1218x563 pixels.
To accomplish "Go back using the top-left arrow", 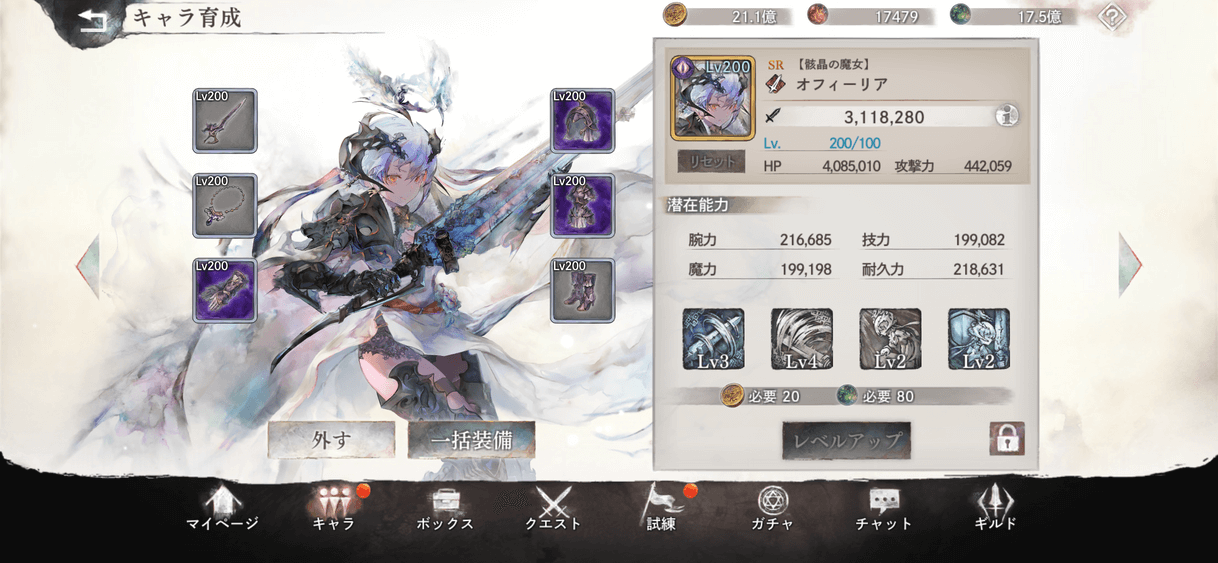I will point(92,20).
